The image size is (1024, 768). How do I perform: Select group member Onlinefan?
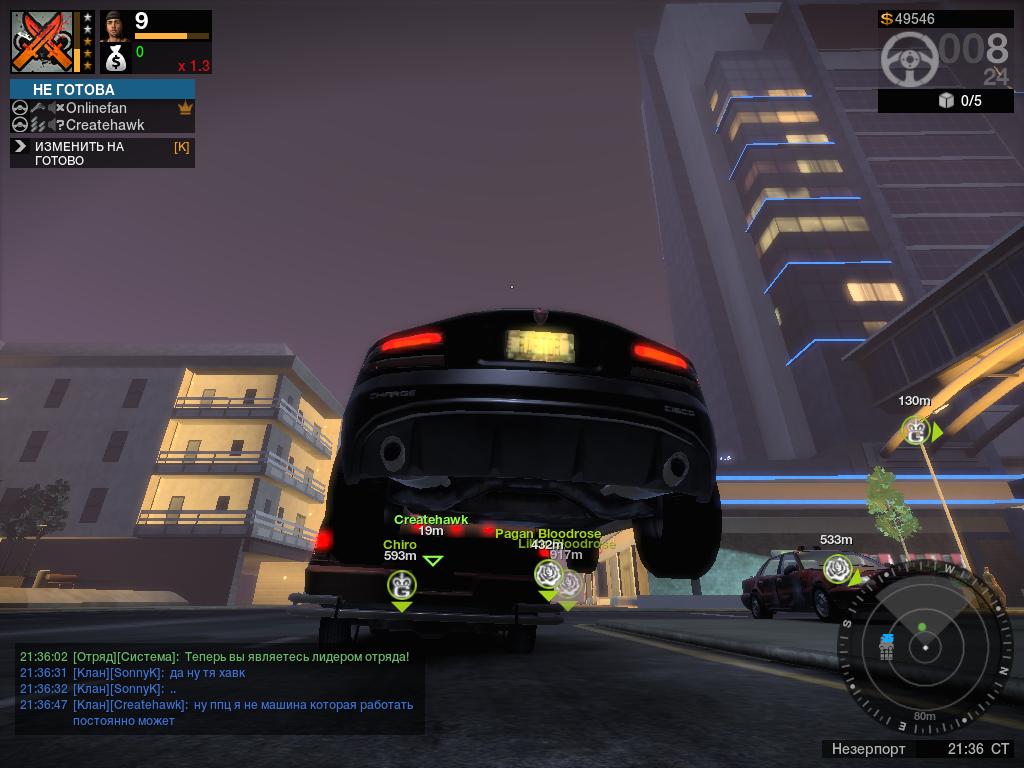[x=96, y=108]
